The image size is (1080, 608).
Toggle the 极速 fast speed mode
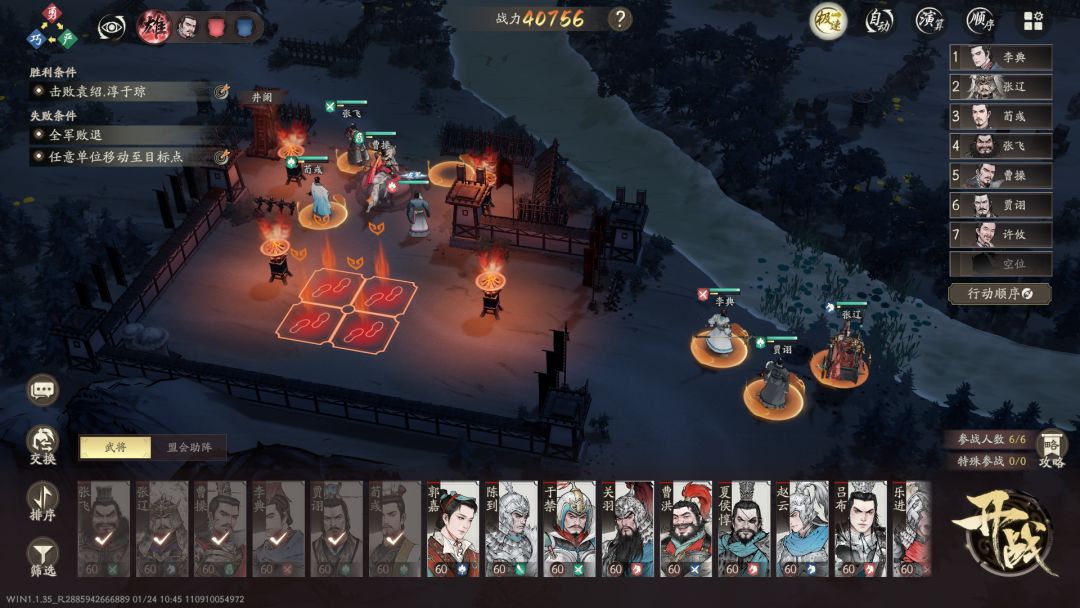tap(829, 19)
